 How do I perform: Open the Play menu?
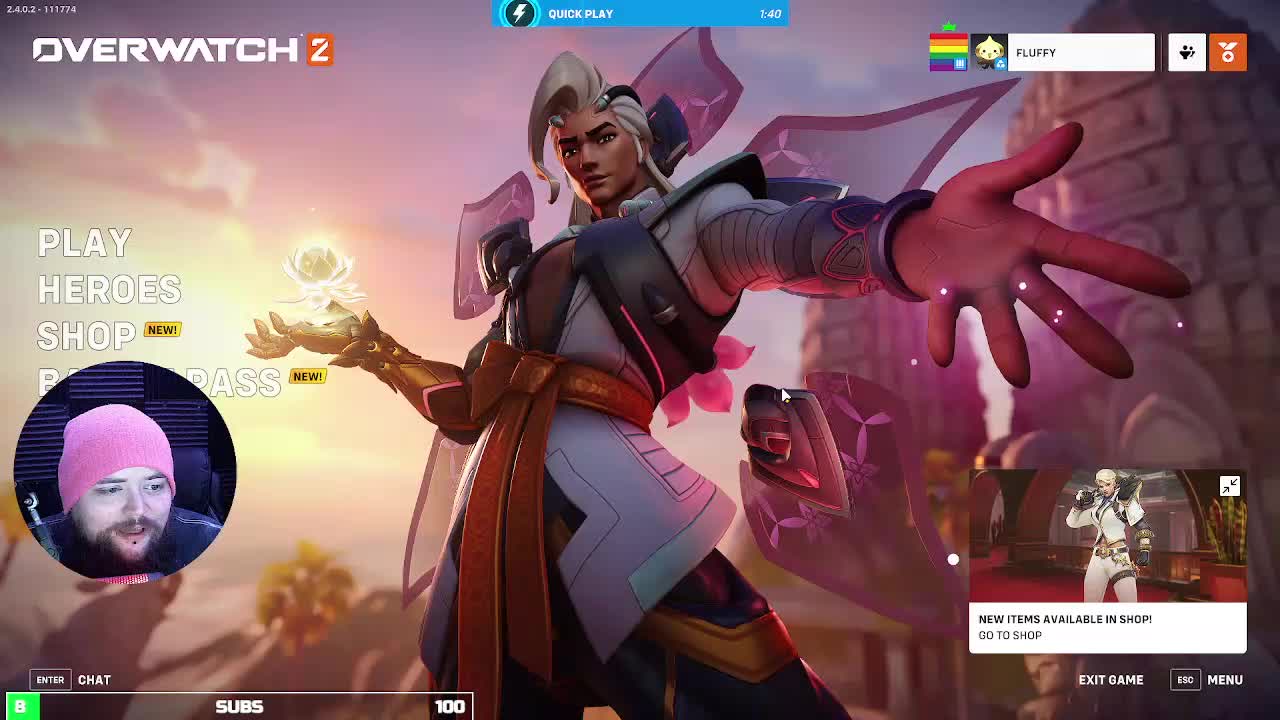85,243
